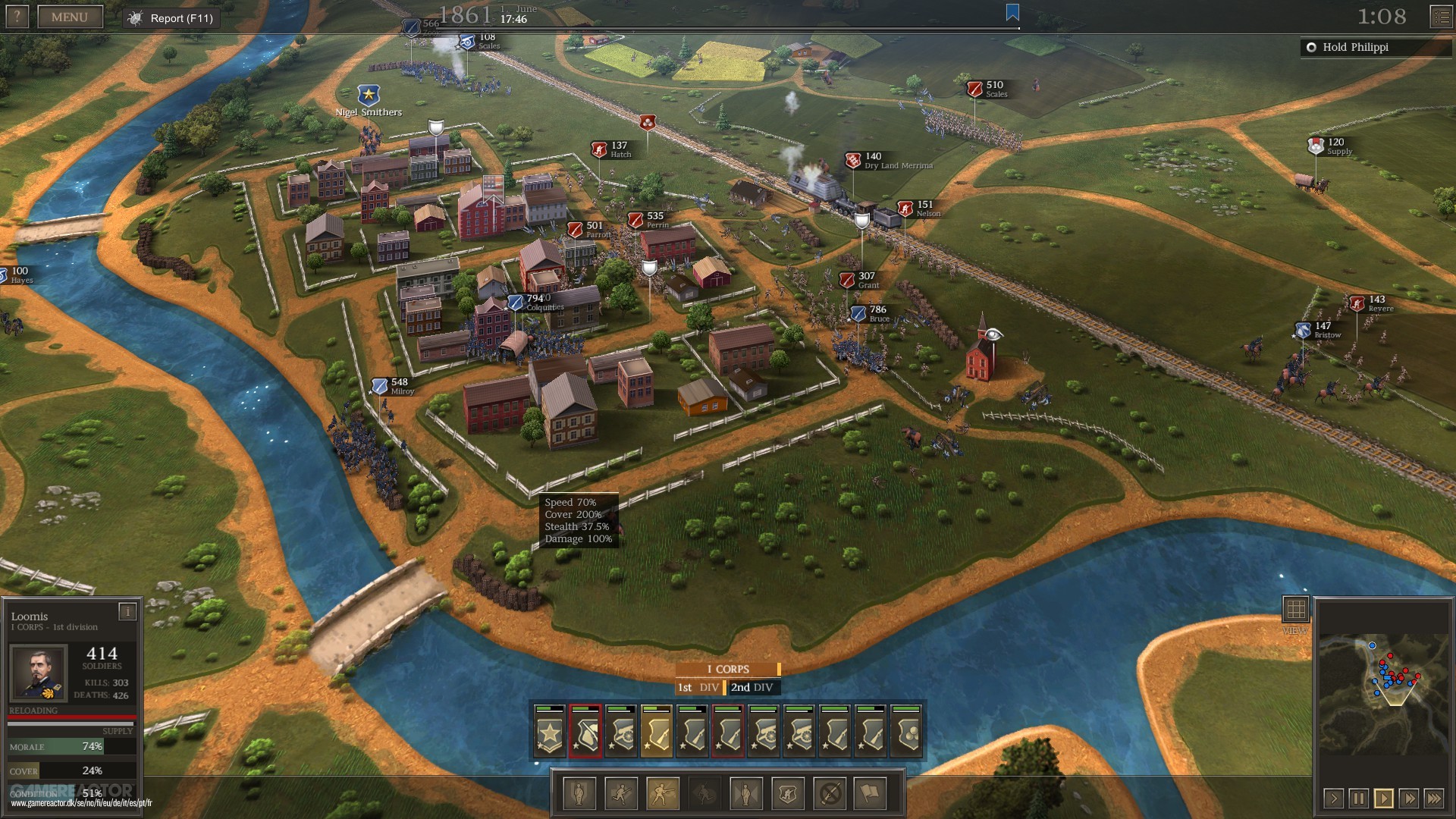Screen dimensions: 1456x819
Task: Open the MENU
Action: pos(71,16)
